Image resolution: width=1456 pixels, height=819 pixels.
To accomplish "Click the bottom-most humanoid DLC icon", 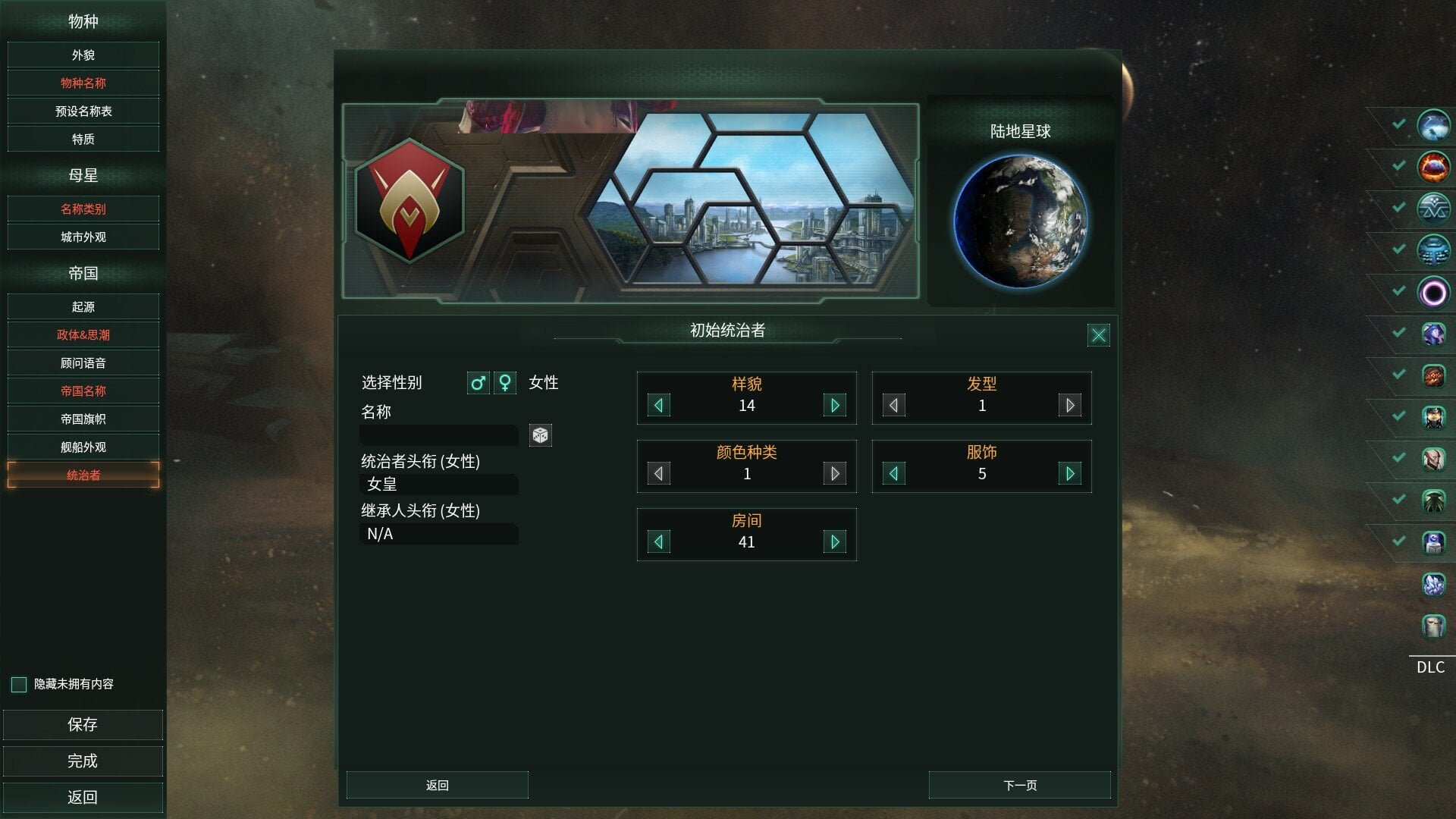I will [x=1433, y=626].
